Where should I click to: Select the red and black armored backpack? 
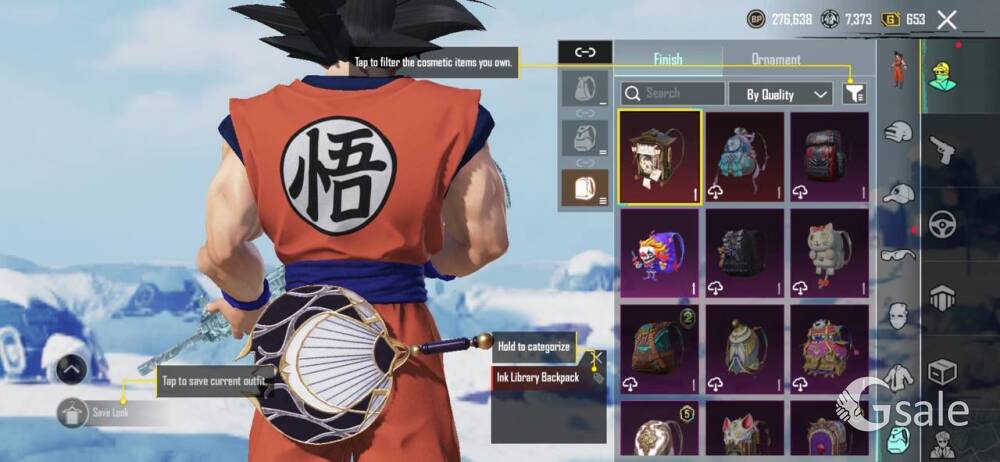829,157
